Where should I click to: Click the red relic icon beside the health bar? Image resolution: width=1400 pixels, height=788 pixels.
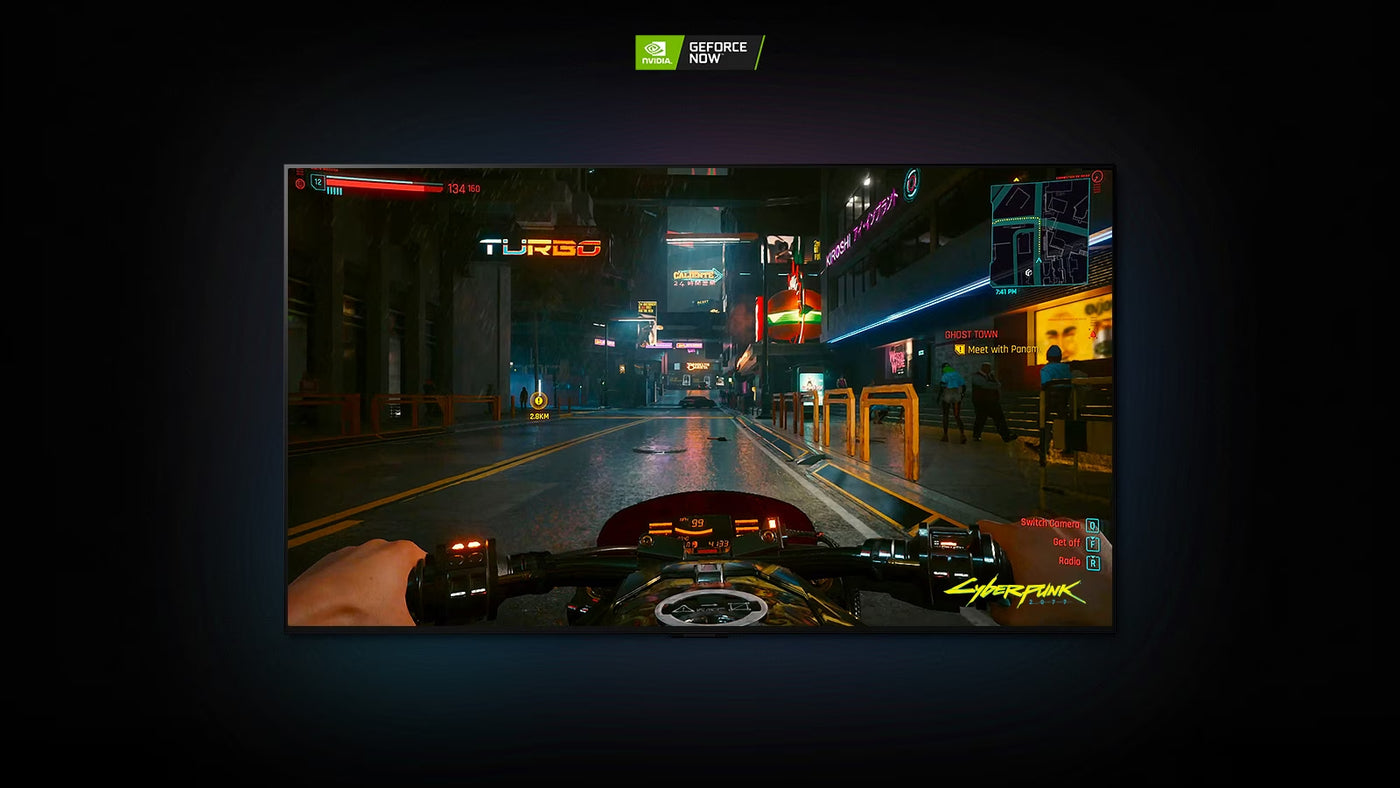coord(299,184)
